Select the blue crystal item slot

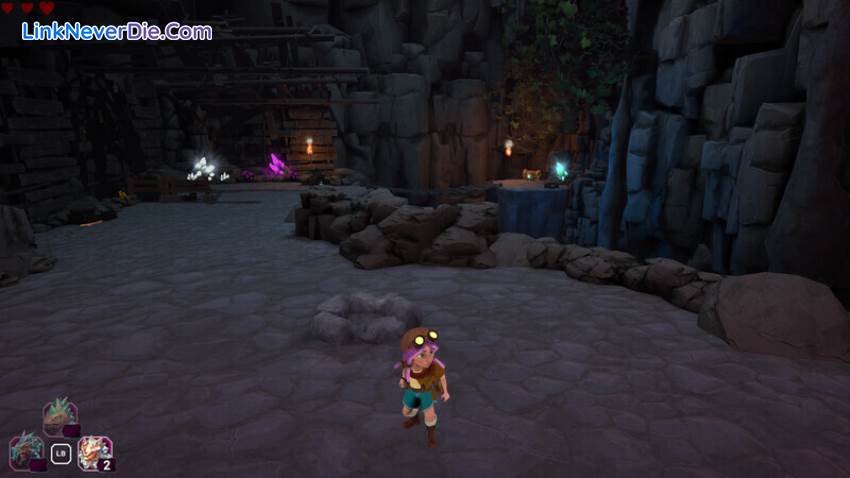pyautogui.click(x=26, y=450)
